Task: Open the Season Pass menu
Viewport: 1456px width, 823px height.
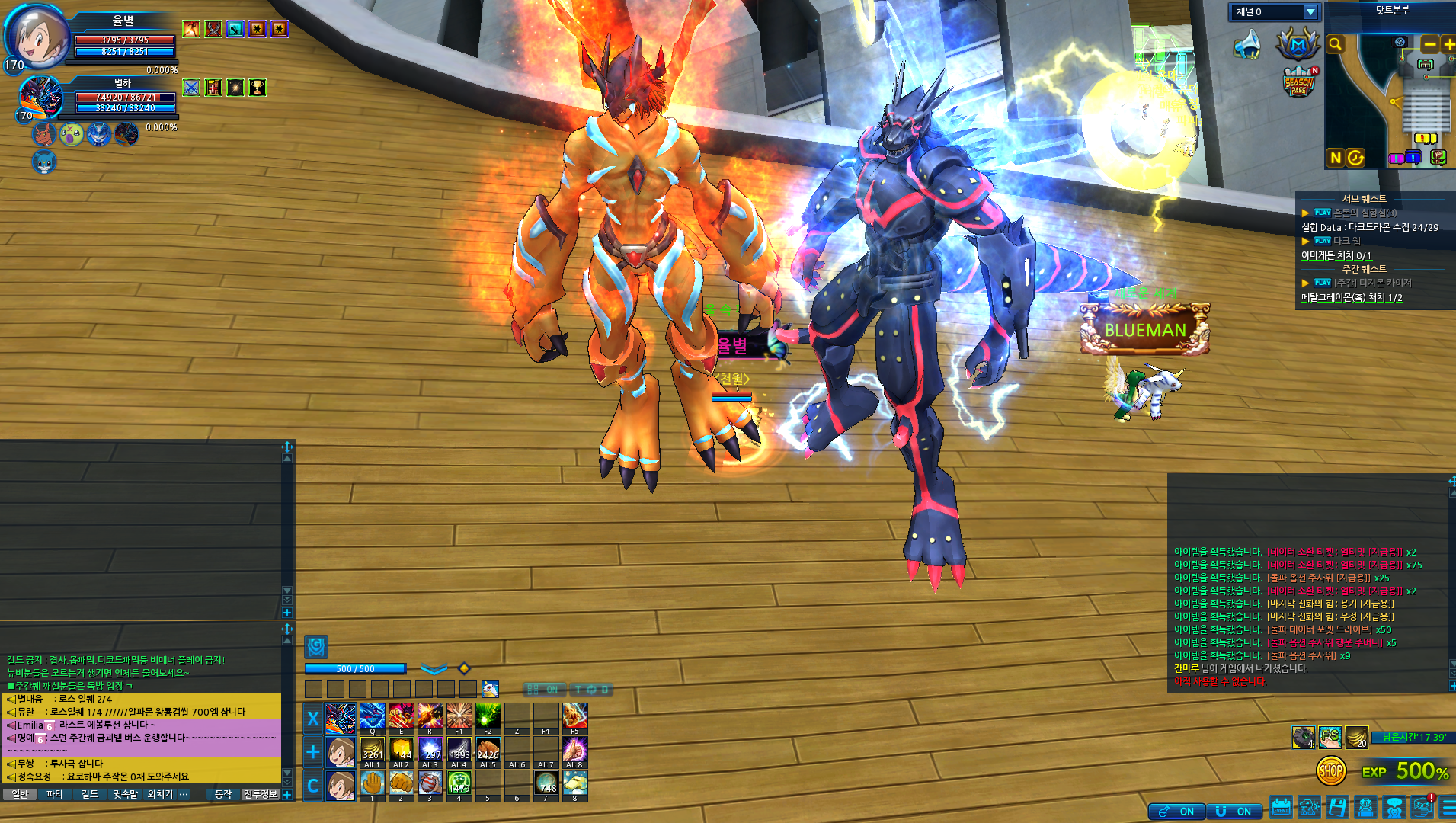Action: point(1299,83)
